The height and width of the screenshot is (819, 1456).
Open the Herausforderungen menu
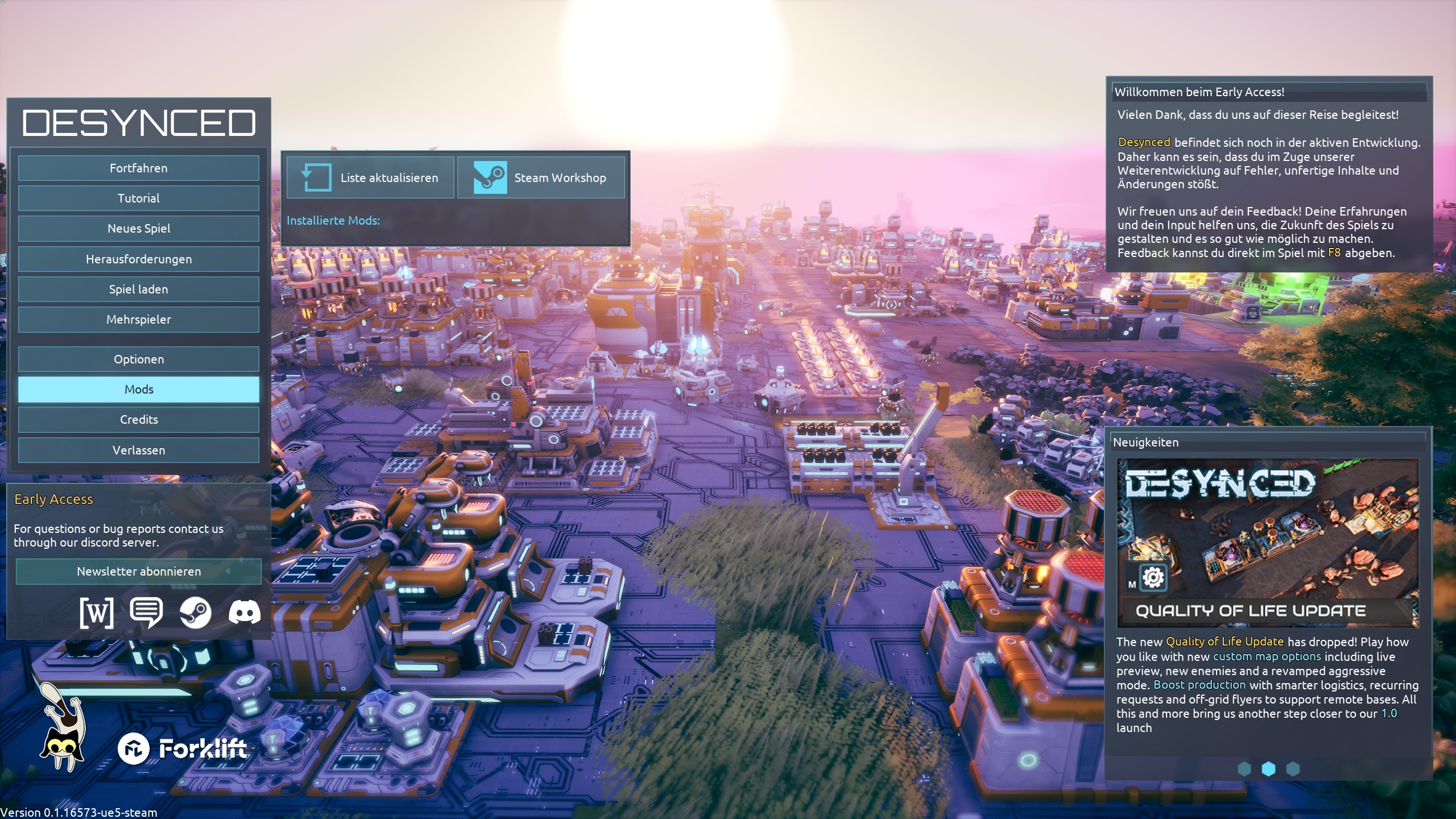pos(138,259)
